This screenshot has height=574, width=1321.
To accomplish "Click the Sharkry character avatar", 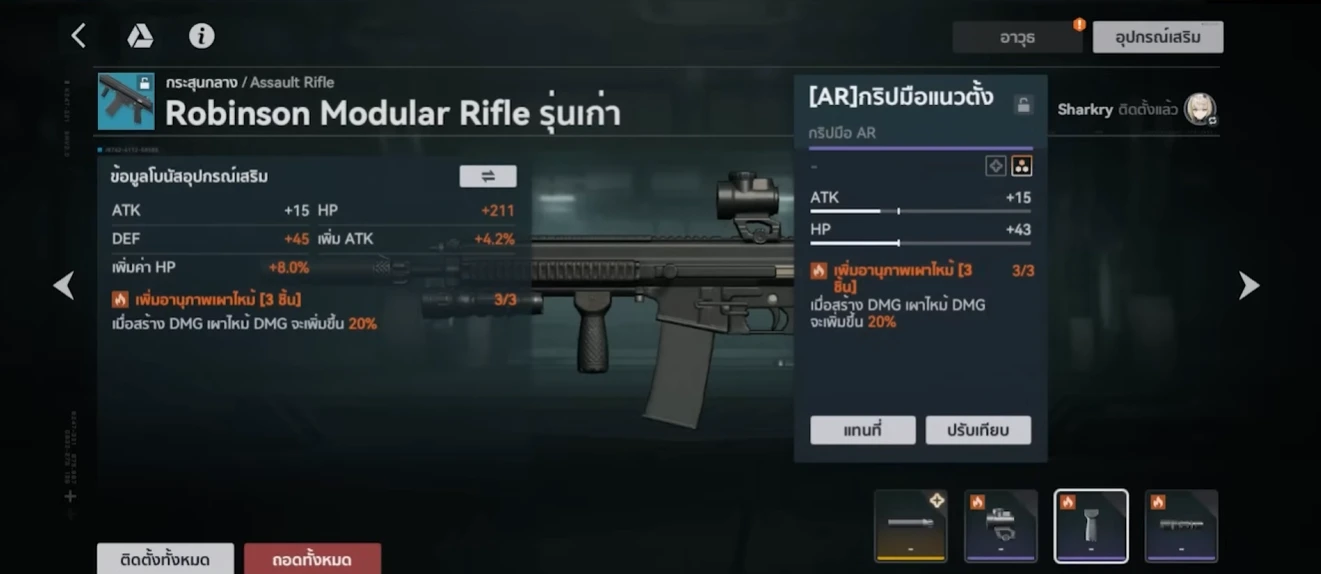I will click(x=1200, y=109).
